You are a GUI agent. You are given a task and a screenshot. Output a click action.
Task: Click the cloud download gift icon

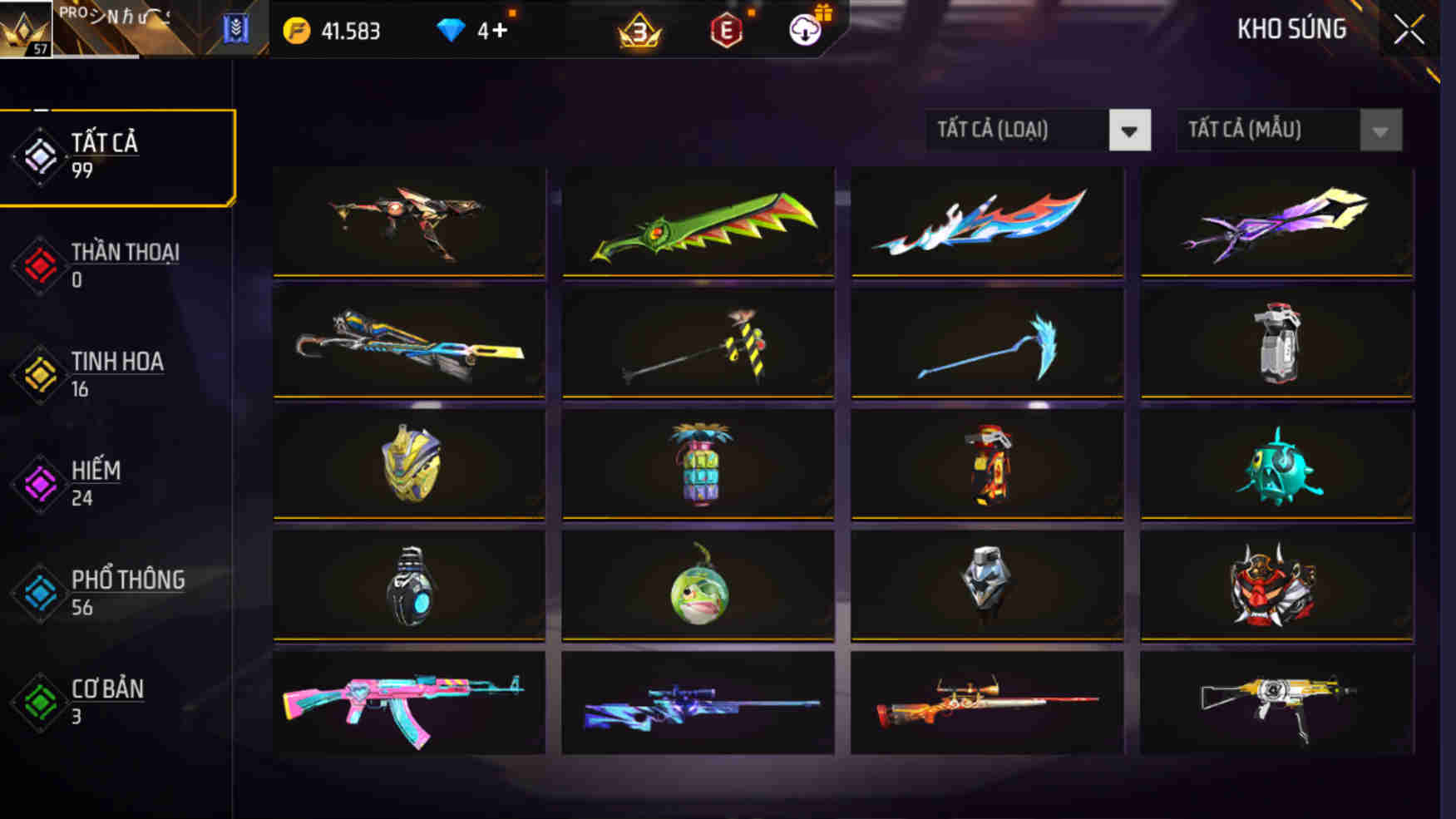pyautogui.click(x=803, y=31)
